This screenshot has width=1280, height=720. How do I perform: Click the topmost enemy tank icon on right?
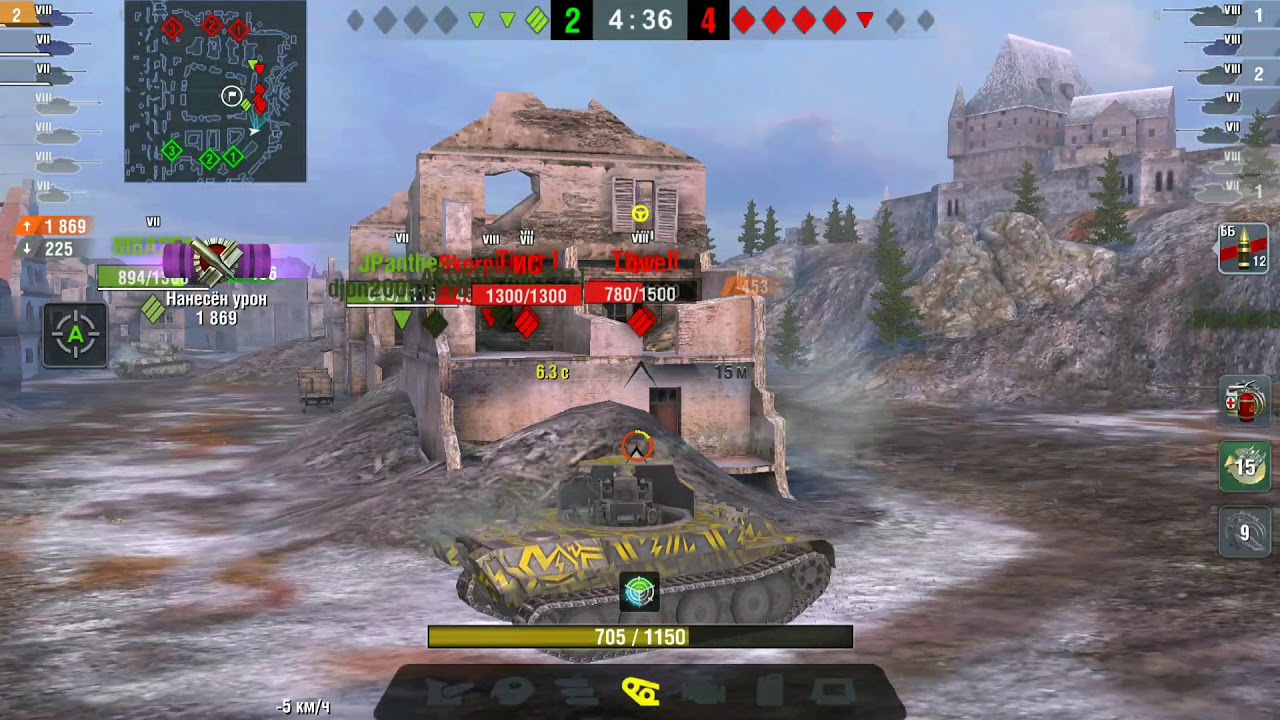(x=1215, y=14)
